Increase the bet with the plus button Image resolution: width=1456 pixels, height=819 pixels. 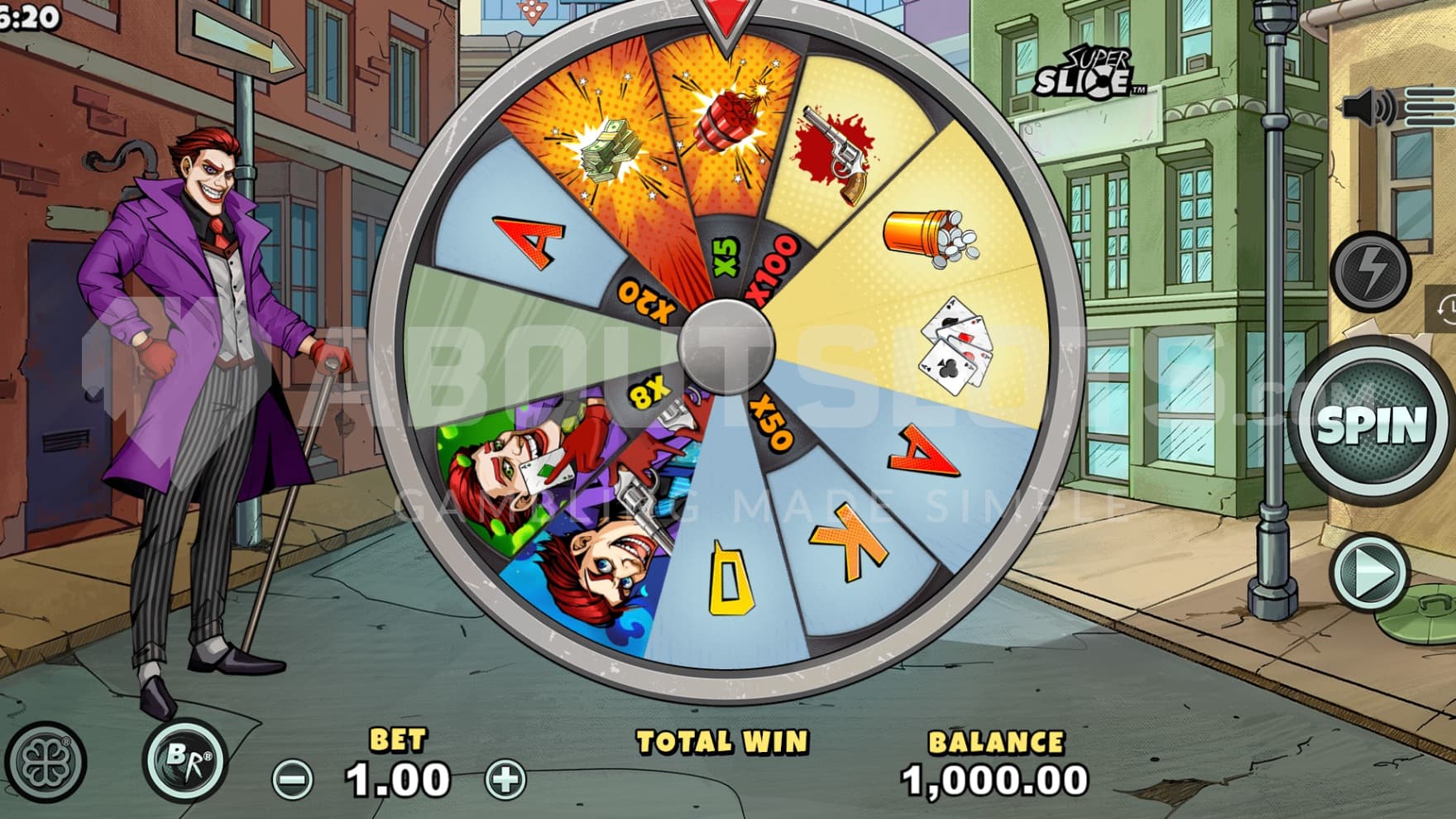point(506,779)
